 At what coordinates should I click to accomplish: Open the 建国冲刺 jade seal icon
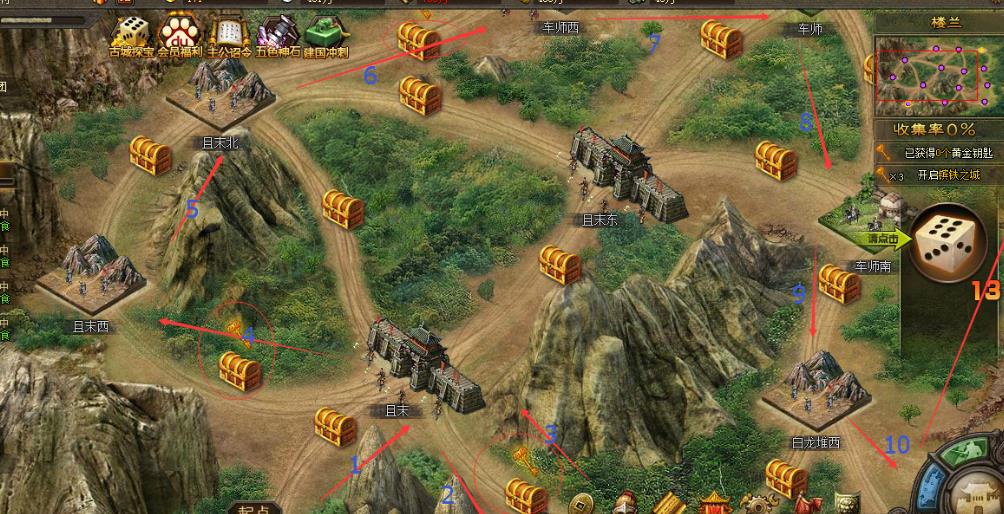tap(327, 37)
